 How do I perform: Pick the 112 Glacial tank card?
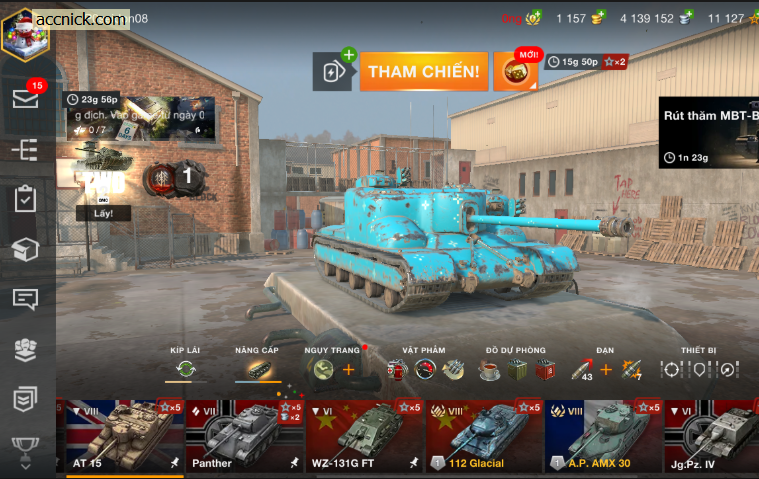pos(485,436)
